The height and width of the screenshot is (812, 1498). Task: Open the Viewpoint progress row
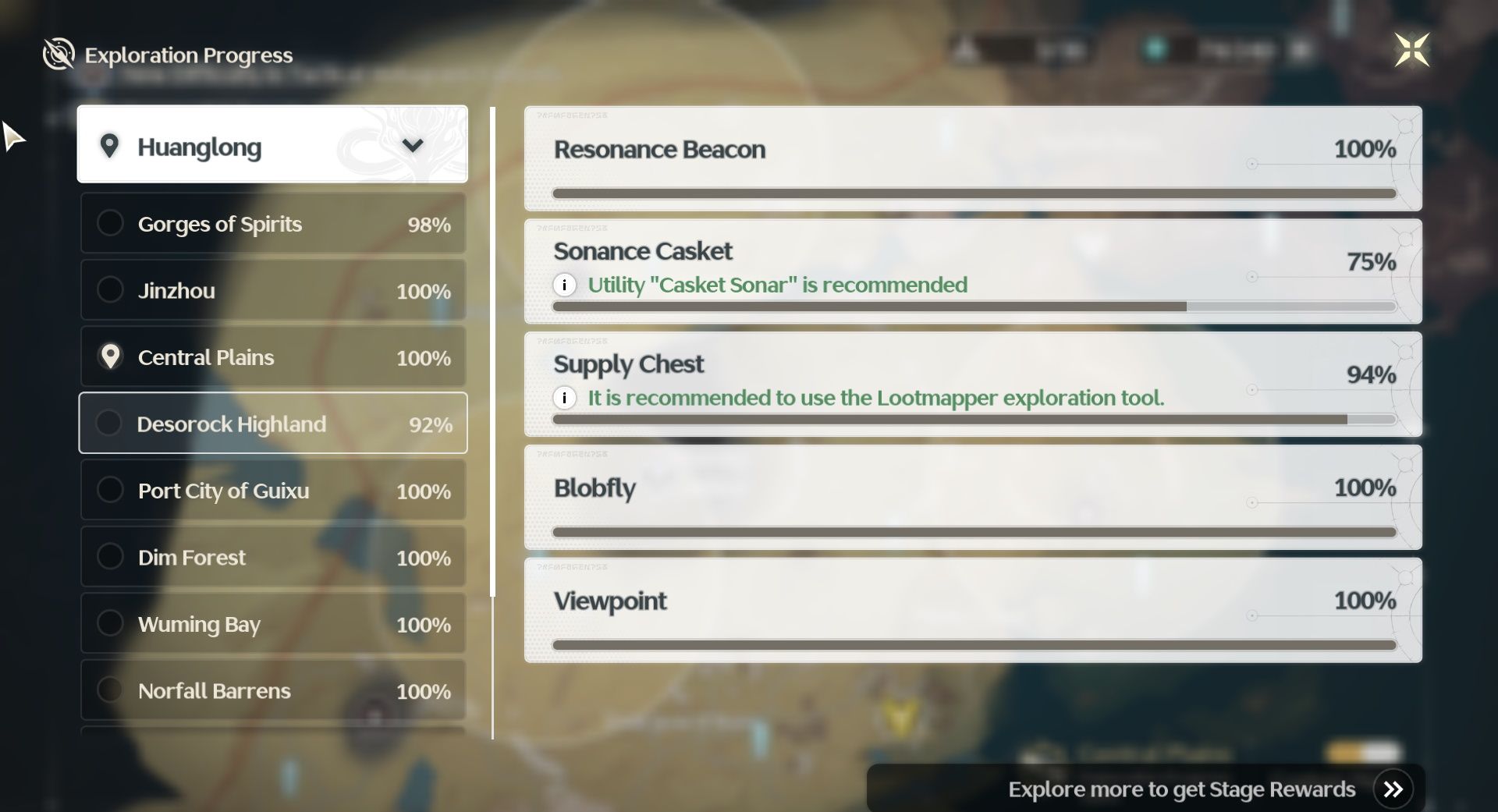(x=972, y=610)
